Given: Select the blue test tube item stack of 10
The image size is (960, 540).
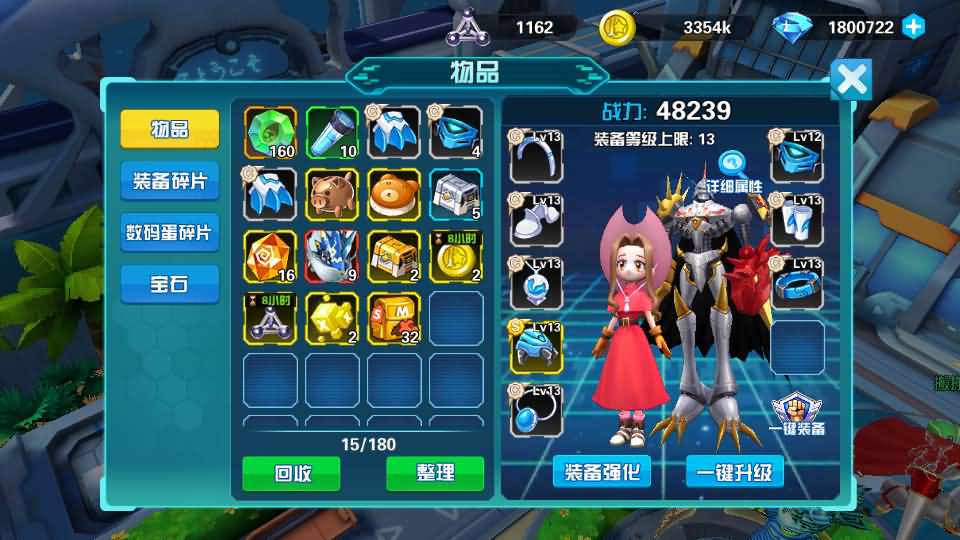Looking at the screenshot, I should click(x=332, y=133).
